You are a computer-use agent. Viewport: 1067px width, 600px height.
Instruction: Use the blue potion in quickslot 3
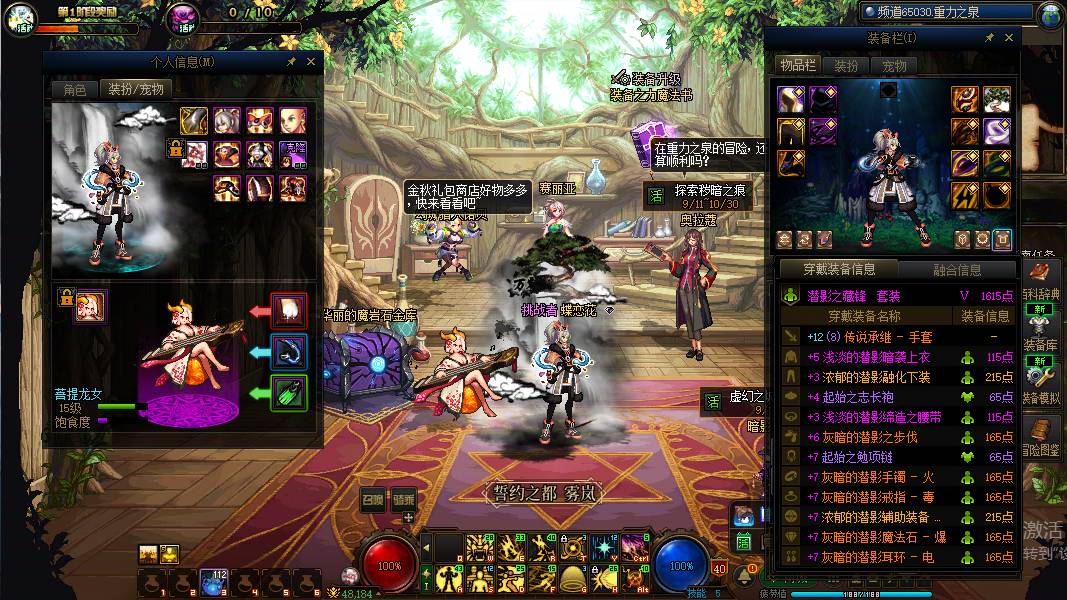tap(212, 582)
